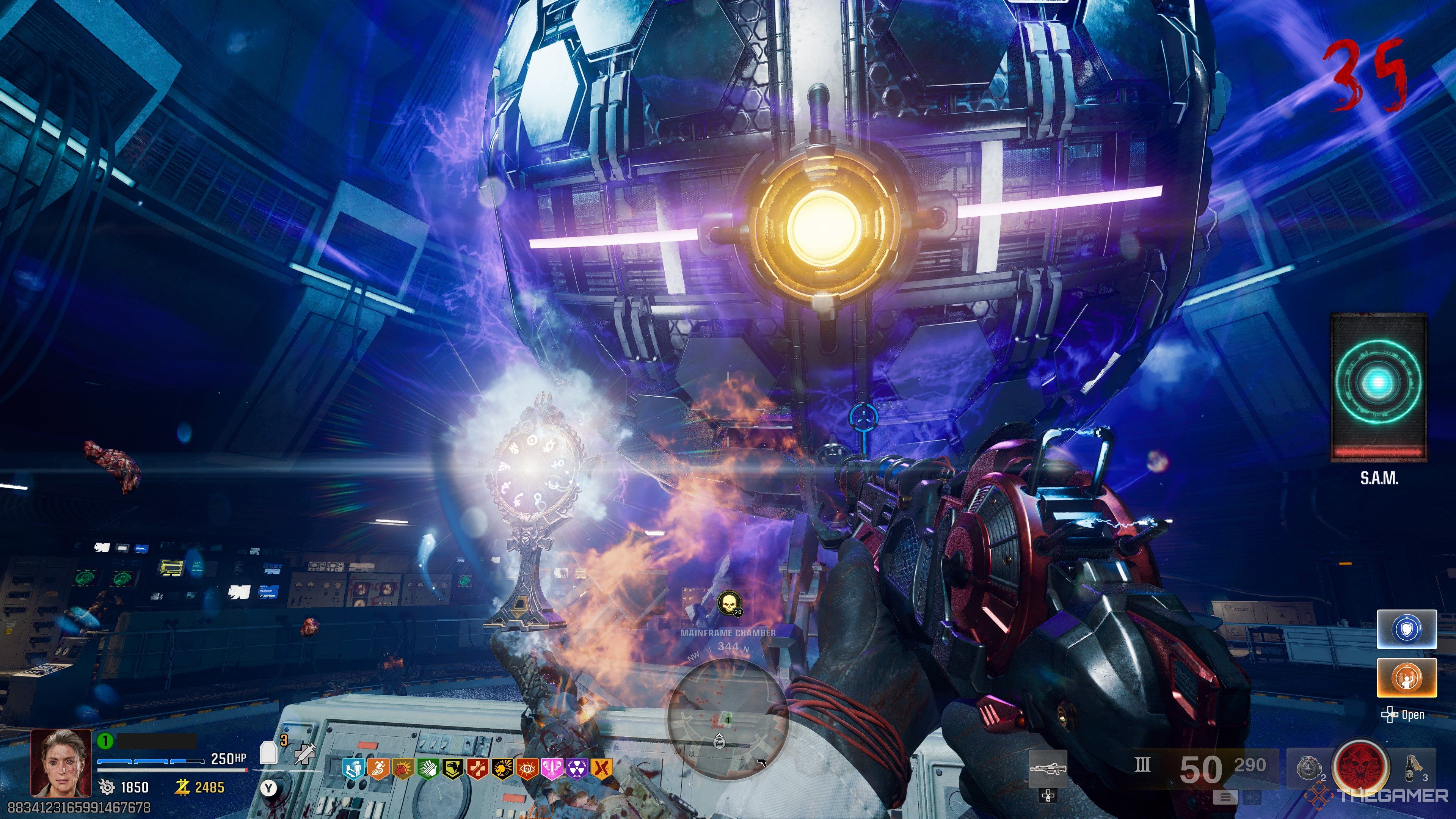Viewport: 1456px width, 819px height.
Task: Click the red cross and bullet perk
Action: [x=478, y=769]
